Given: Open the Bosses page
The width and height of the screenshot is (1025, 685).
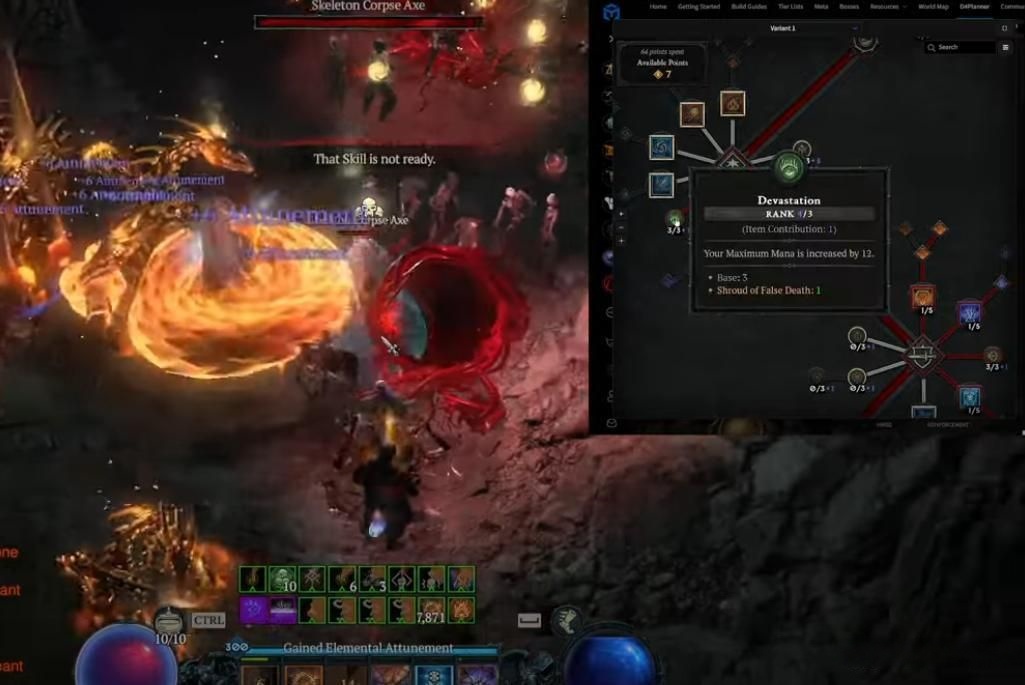Looking at the screenshot, I should (849, 7).
